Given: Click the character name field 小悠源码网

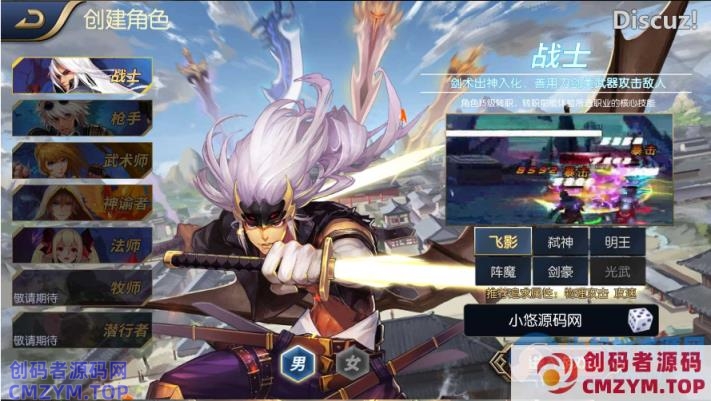Looking at the screenshot, I should [545, 320].
